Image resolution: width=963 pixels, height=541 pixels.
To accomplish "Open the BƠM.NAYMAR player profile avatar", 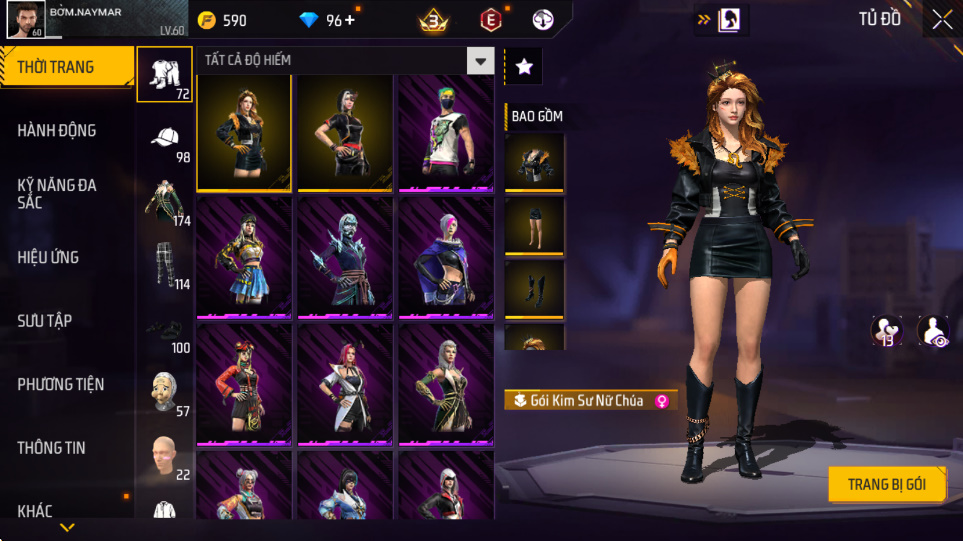I will pyautogui.click(x=24, y=19).
